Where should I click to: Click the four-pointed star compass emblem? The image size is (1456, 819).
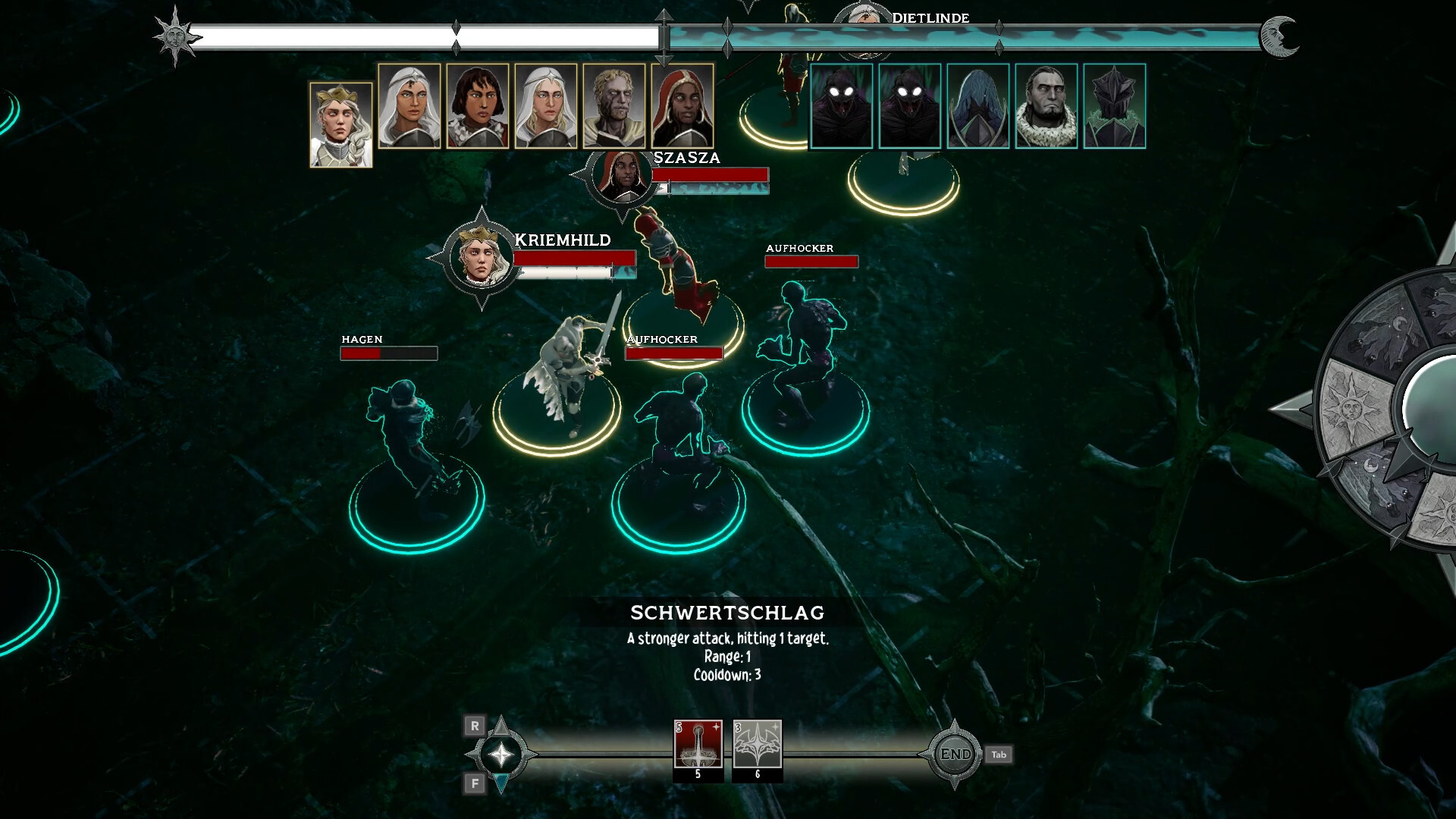click(501, 755)
